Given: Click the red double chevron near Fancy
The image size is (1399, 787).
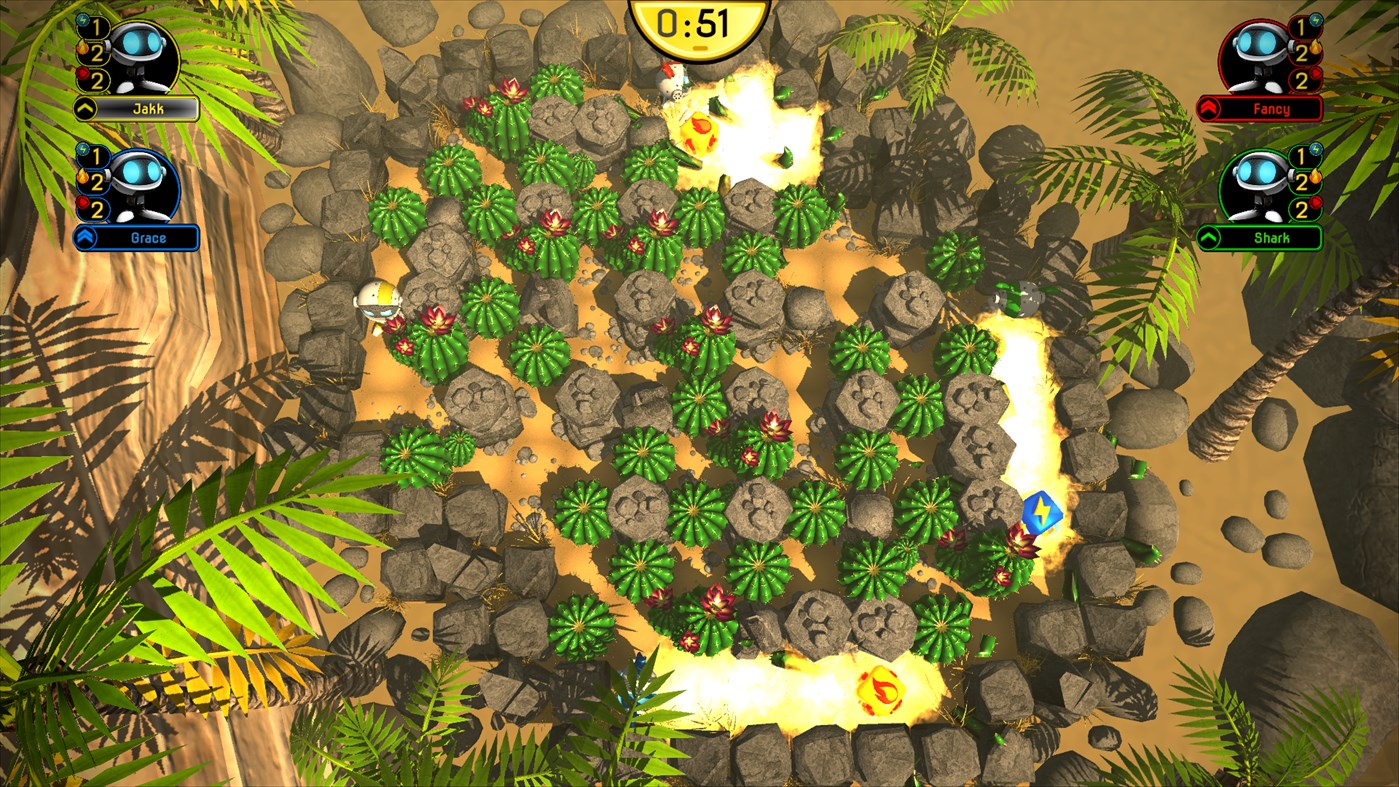Looking at the screenshot, I should coord(1210,107).
